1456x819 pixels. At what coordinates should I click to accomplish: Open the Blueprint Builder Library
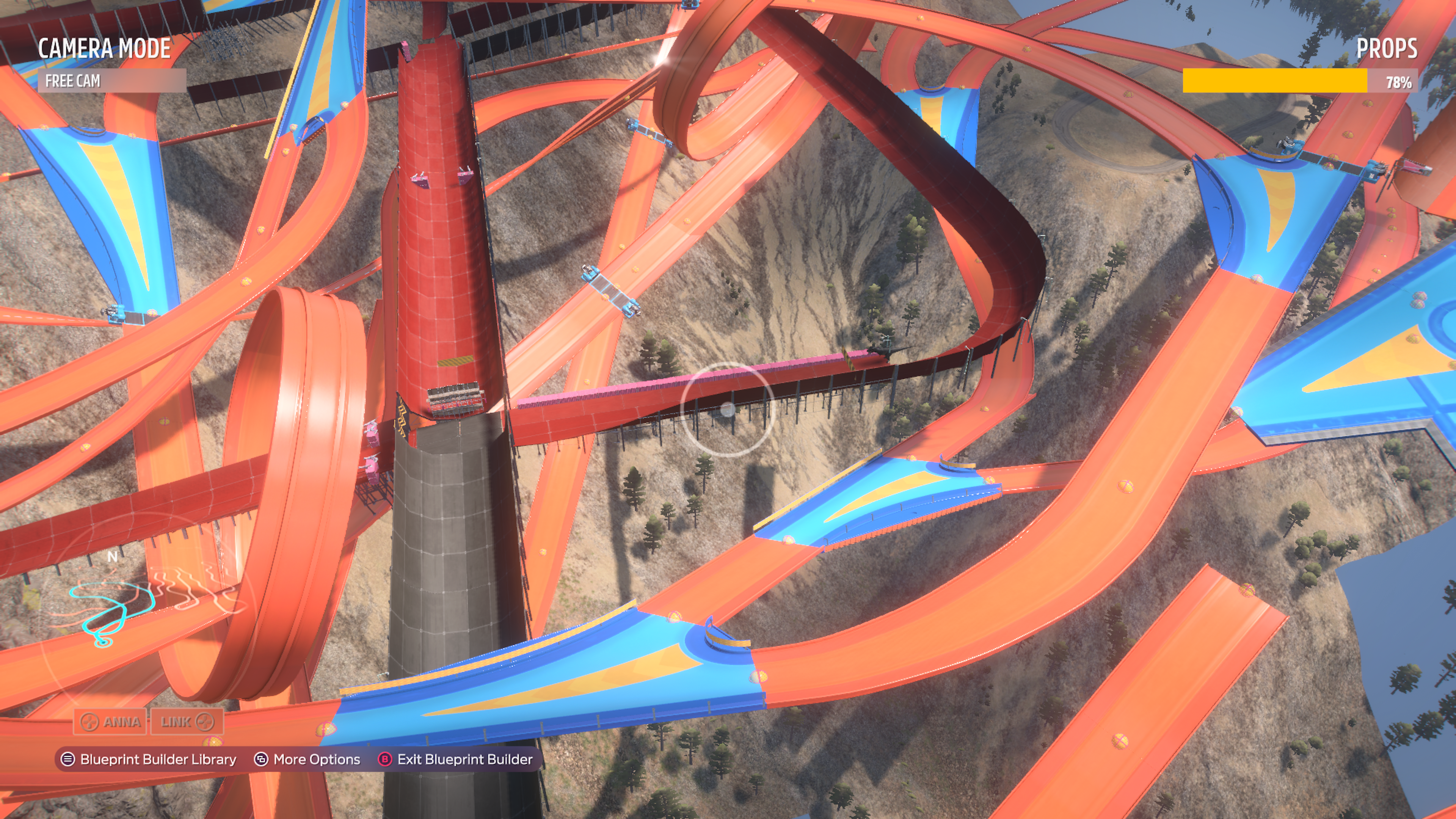pyautogui.click(x=149, y=759)
